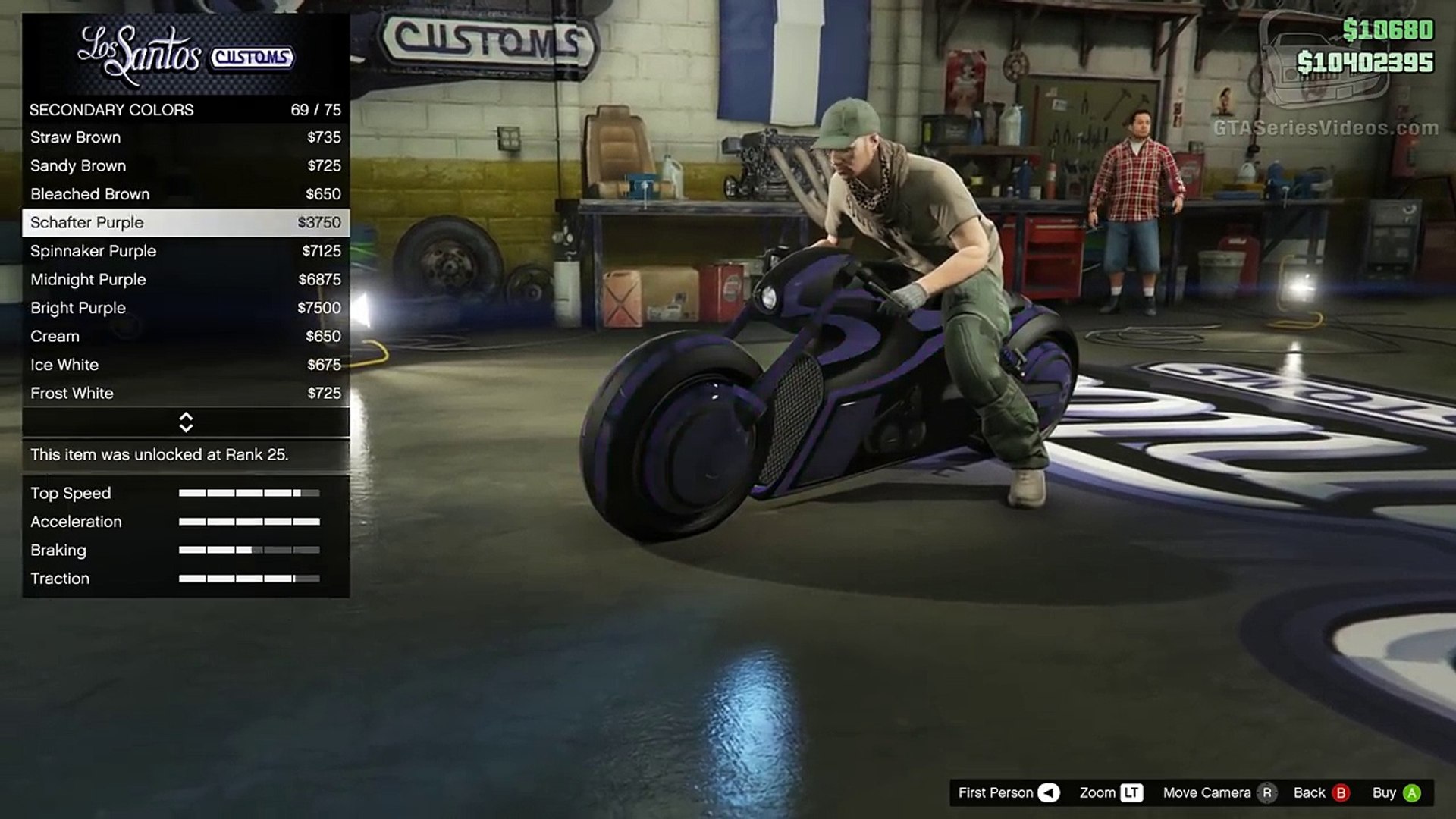Select Ice White secondary color
This screenshot has height=819, width=1456.
[x=185, y=365]
